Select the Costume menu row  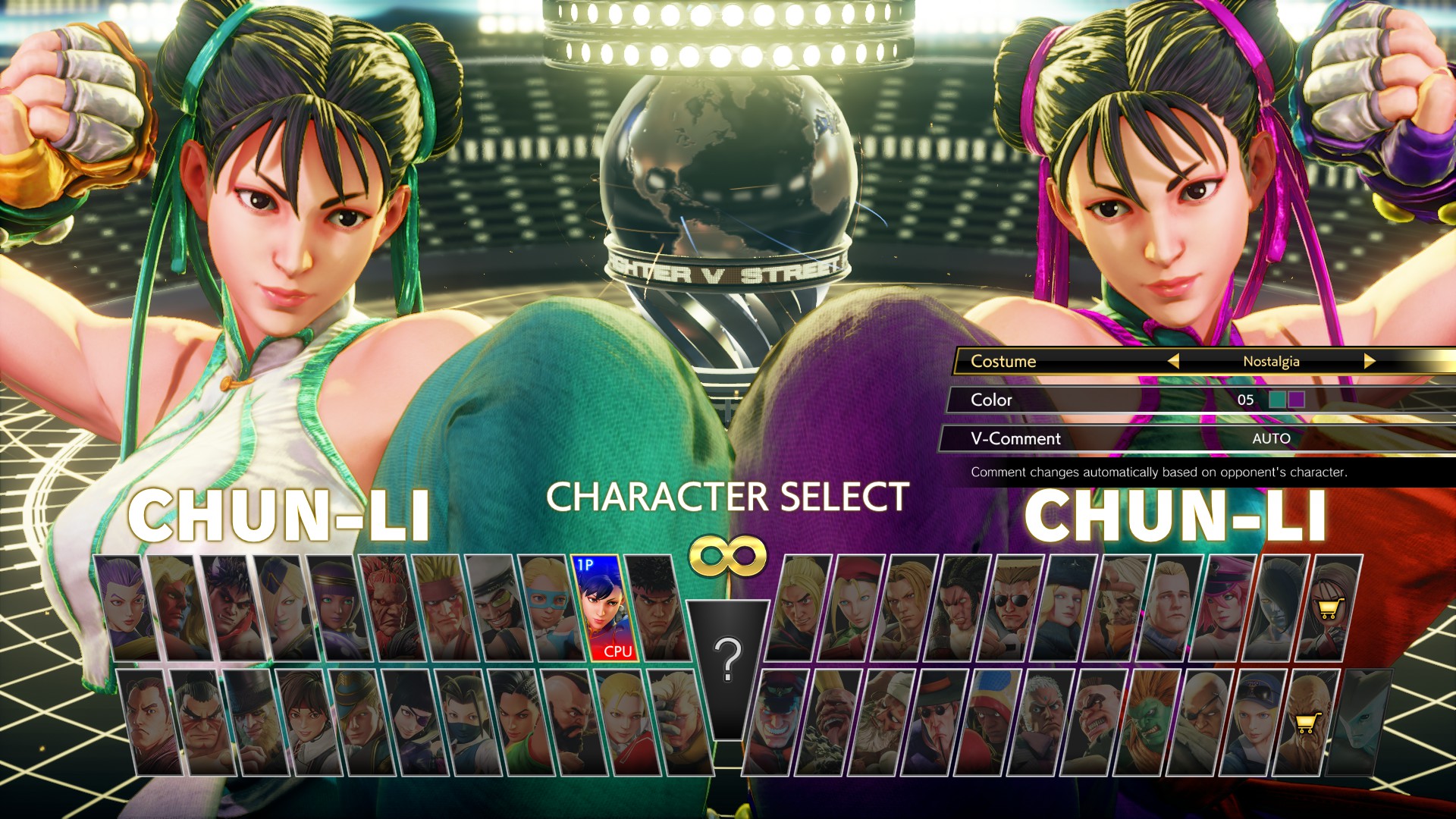pos(1009,362)
